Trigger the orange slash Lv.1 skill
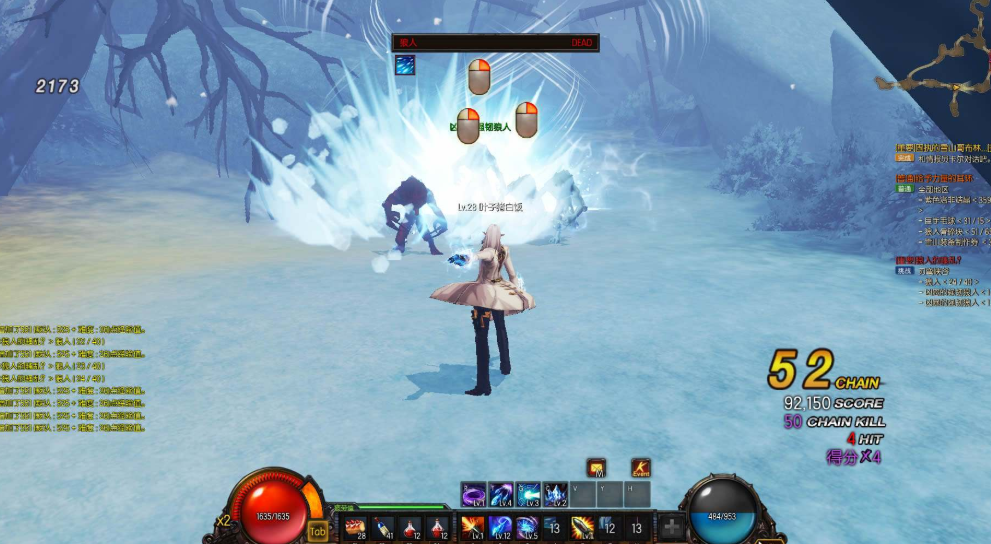Screen dimensions: 991x544 [472, 527]
